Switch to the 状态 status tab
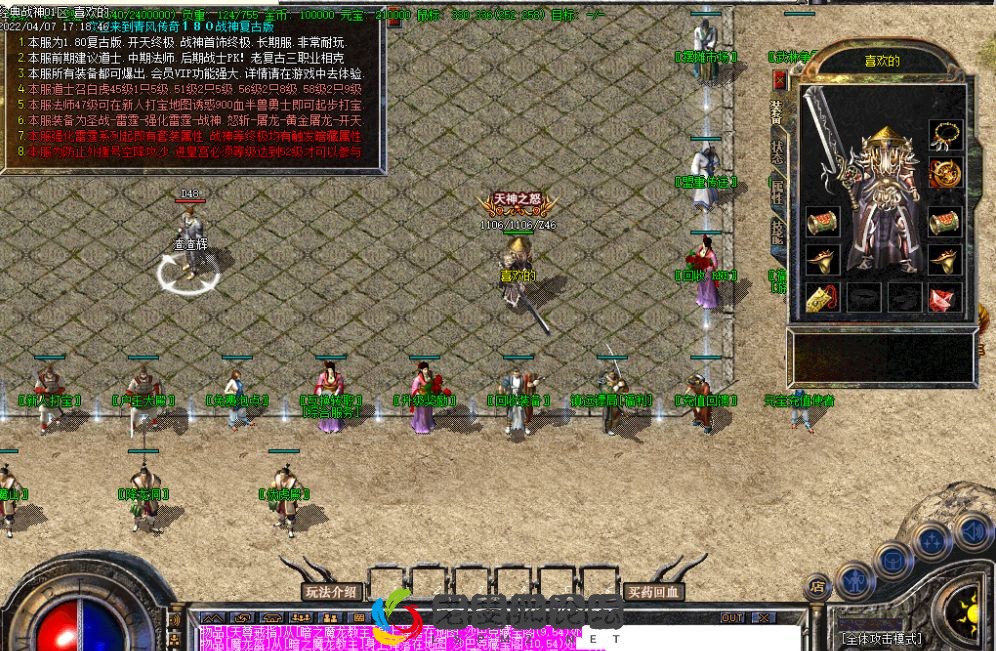 point(777,150)
